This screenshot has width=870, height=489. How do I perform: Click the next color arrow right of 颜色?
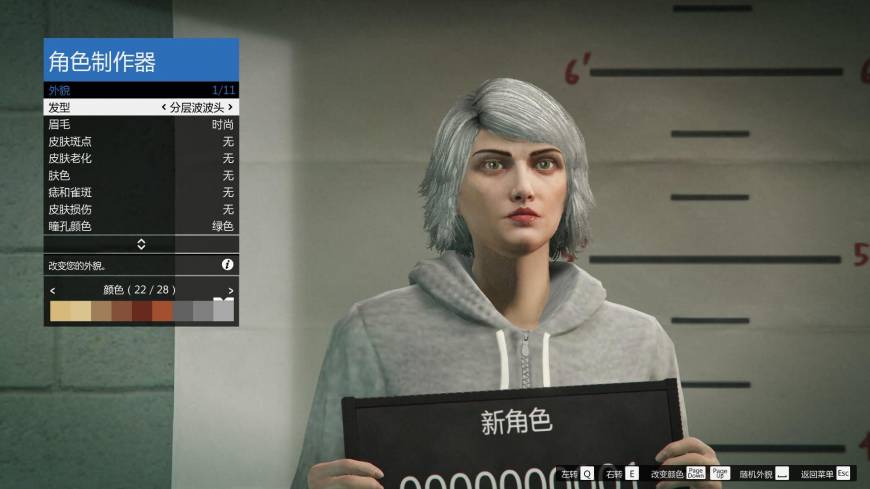(x=230, y=290)
